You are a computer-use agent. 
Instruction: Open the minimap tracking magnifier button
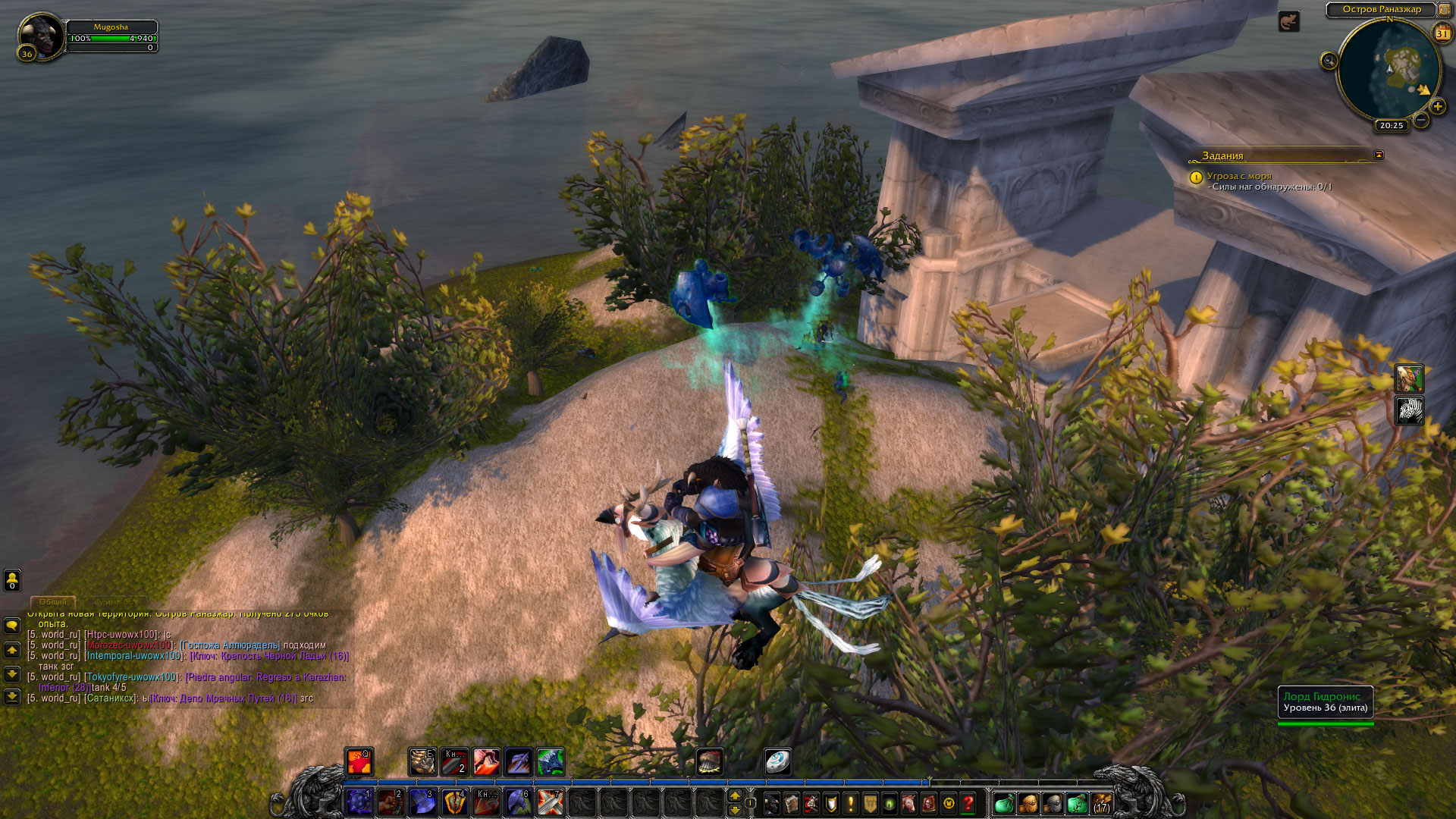[x=1329, y=61]
